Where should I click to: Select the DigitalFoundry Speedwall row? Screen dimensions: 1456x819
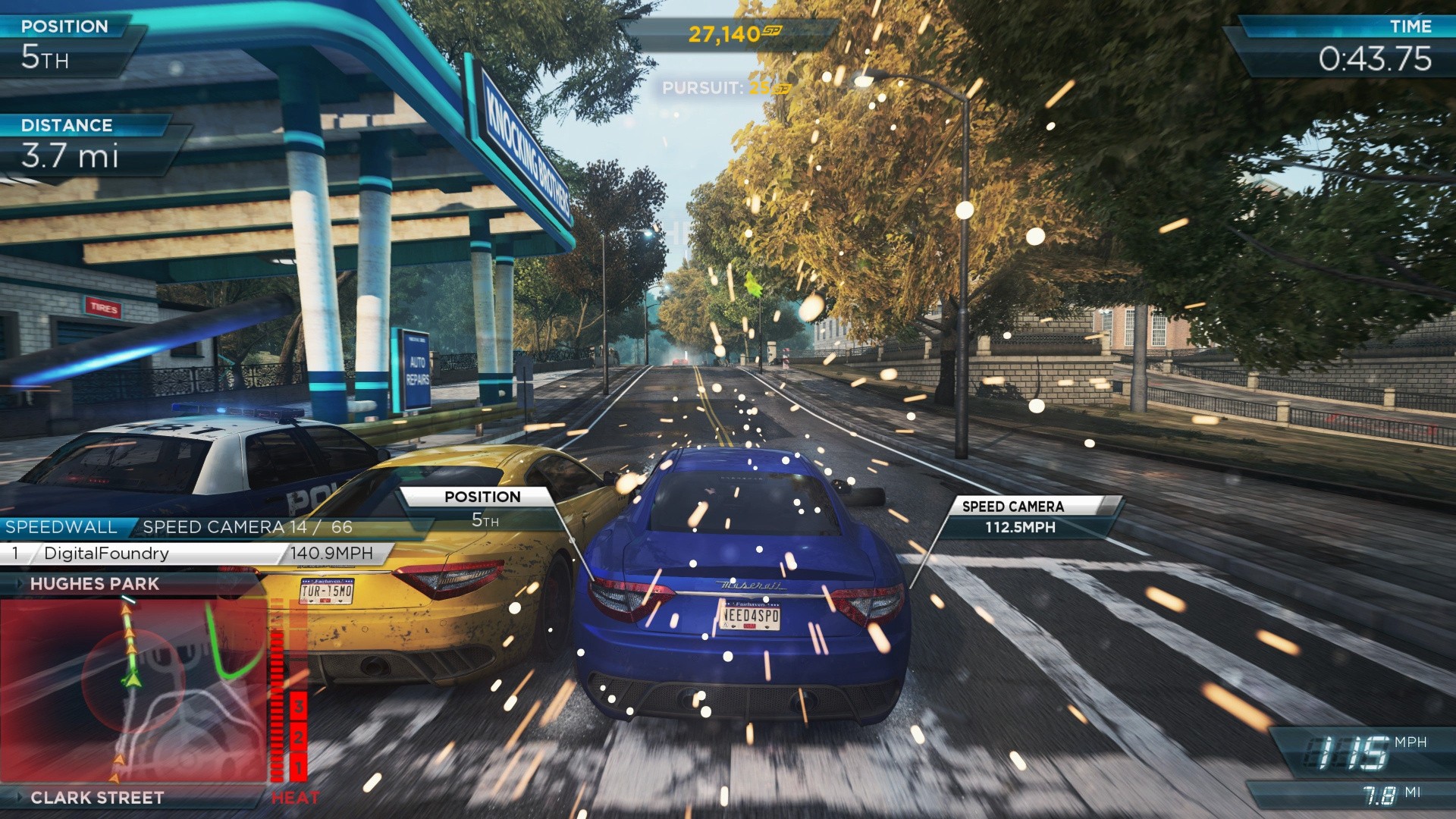[x=193, y=554]
